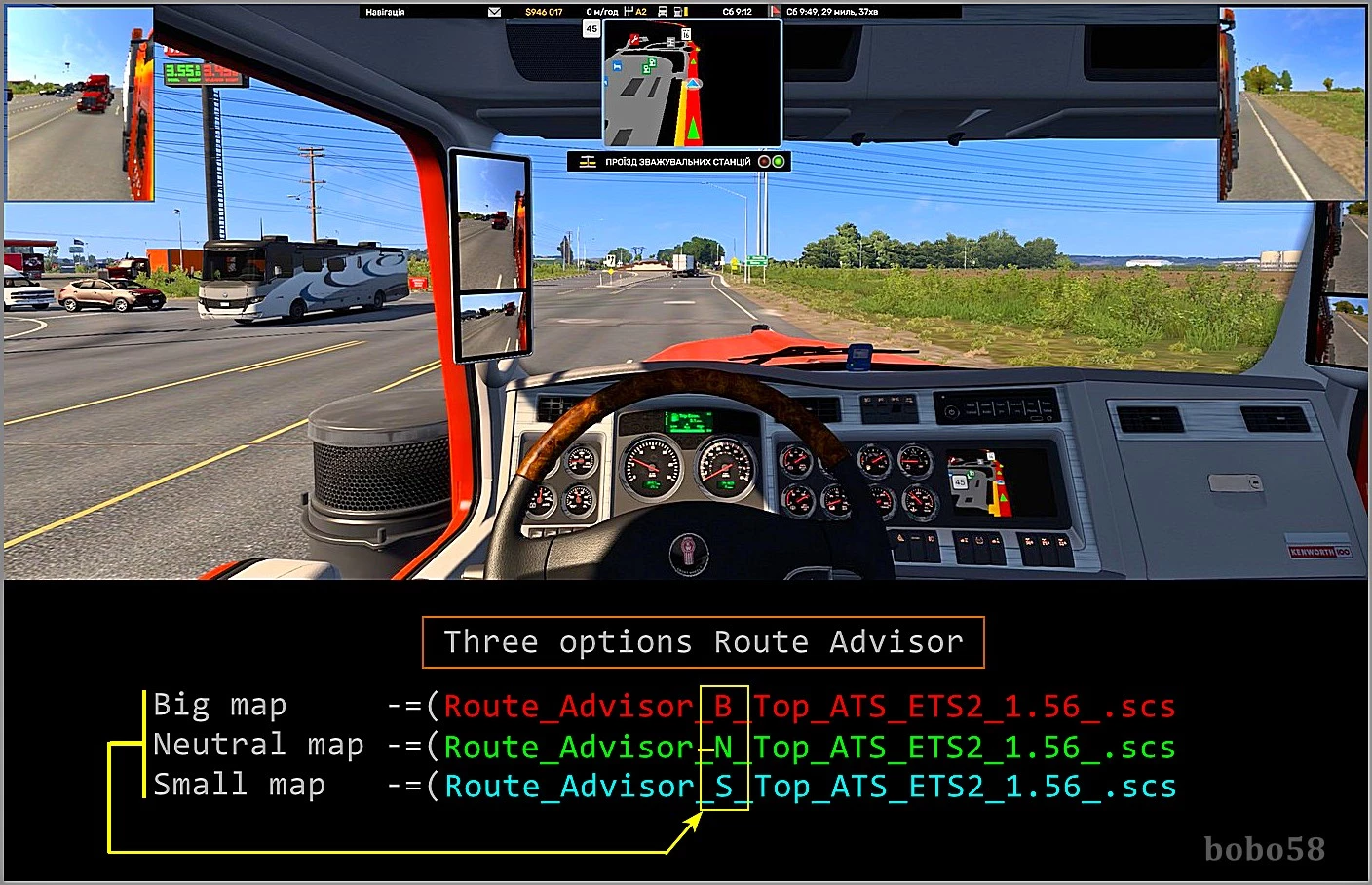Click the Route 16 highway shield on the map
Screen dimensions: 1372x885
point(686,33)
